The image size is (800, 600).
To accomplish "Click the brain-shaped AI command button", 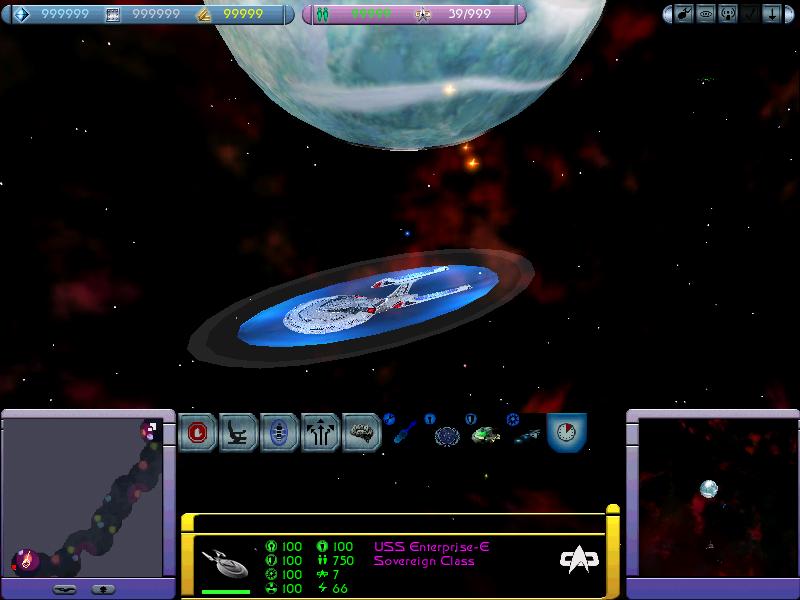I will click(x=361, y=433).
